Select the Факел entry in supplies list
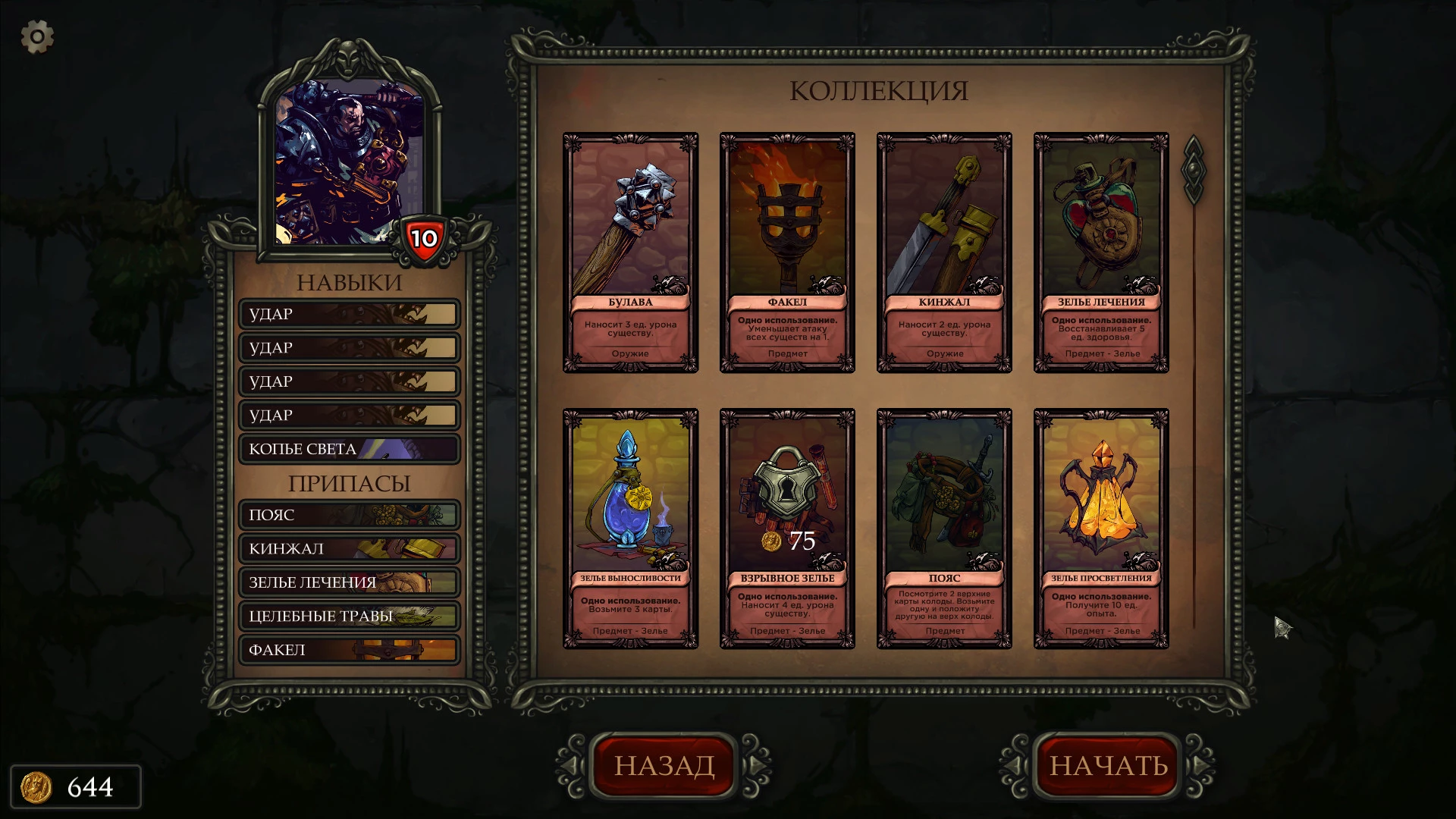This screenshot has width=1456, height=819. 350,650
